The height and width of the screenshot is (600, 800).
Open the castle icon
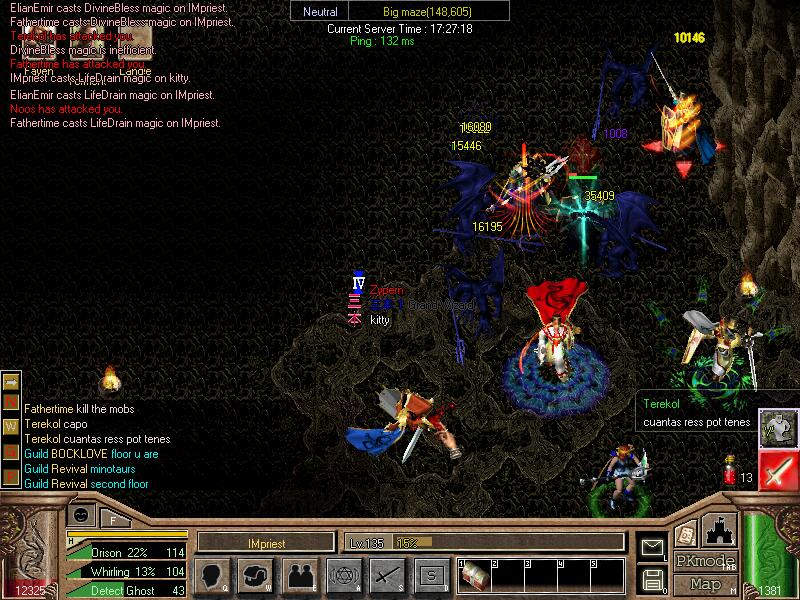[720, 529]
